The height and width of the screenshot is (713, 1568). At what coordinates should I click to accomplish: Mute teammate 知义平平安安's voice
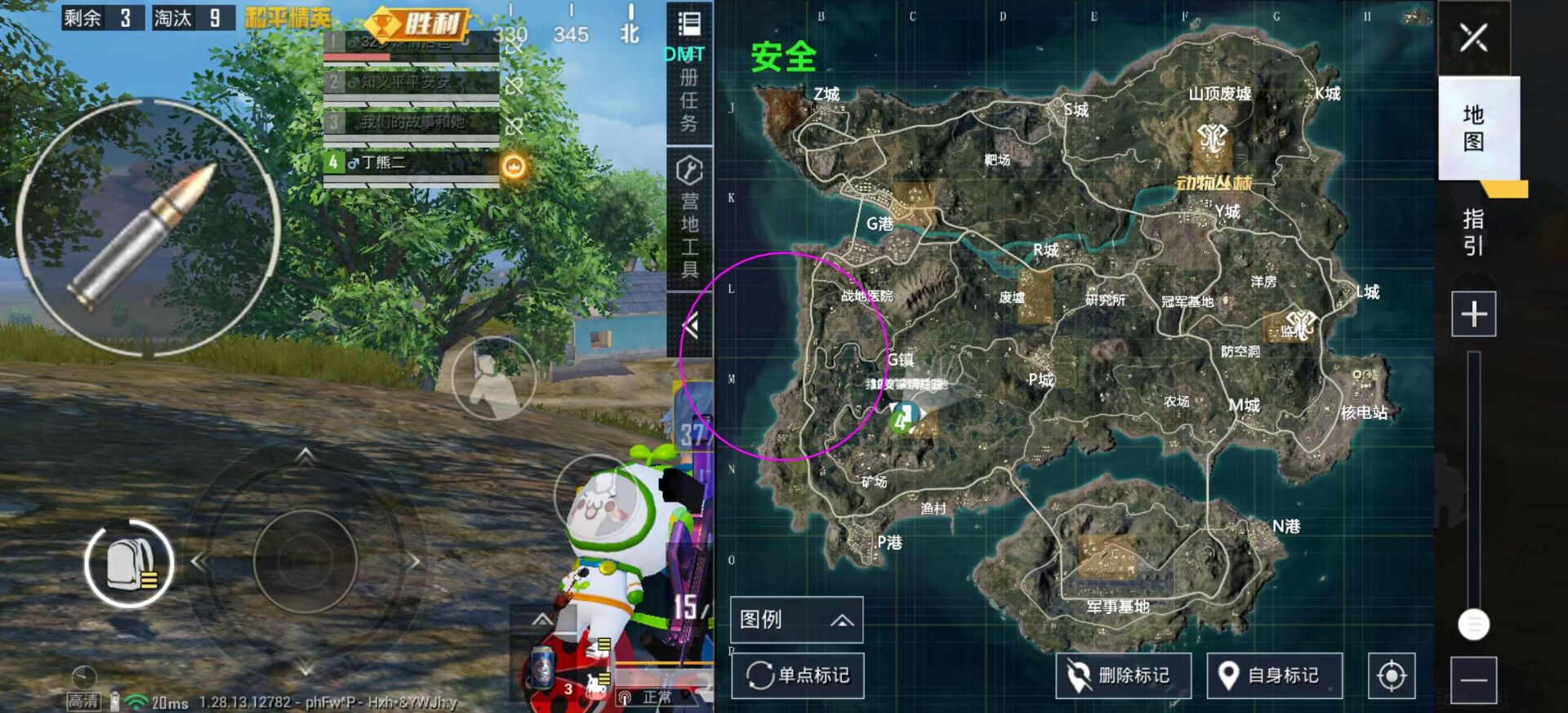coord(517,85)
